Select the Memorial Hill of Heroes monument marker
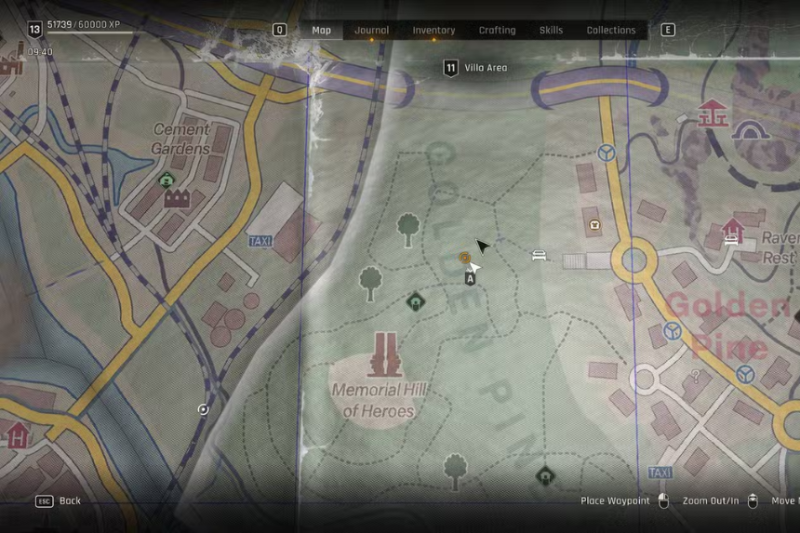 (x=385, y=354)
